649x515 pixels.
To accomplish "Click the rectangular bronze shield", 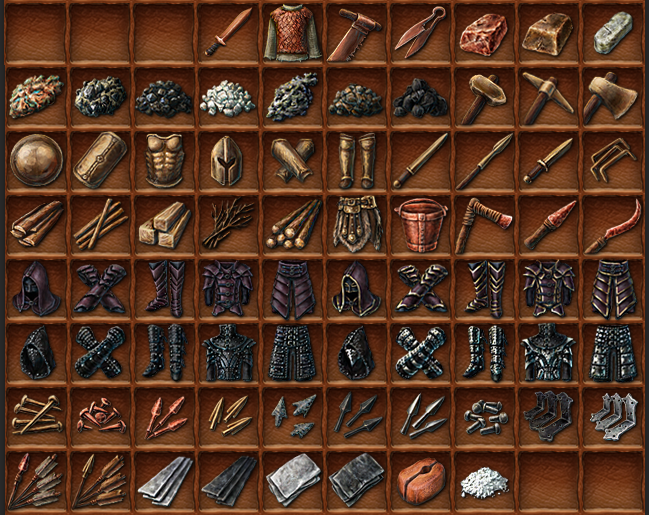I will pyautogui.click(x=100, y=160).
